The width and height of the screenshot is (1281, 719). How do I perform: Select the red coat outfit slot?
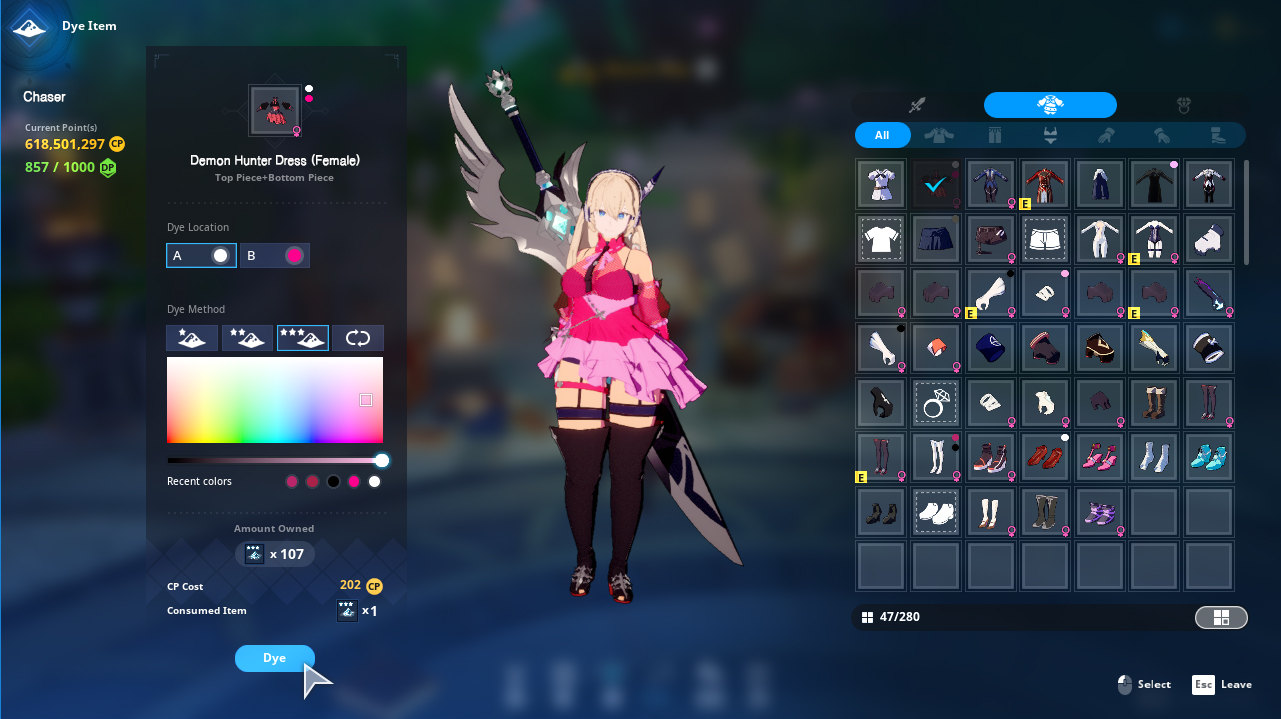[1045, 184]
